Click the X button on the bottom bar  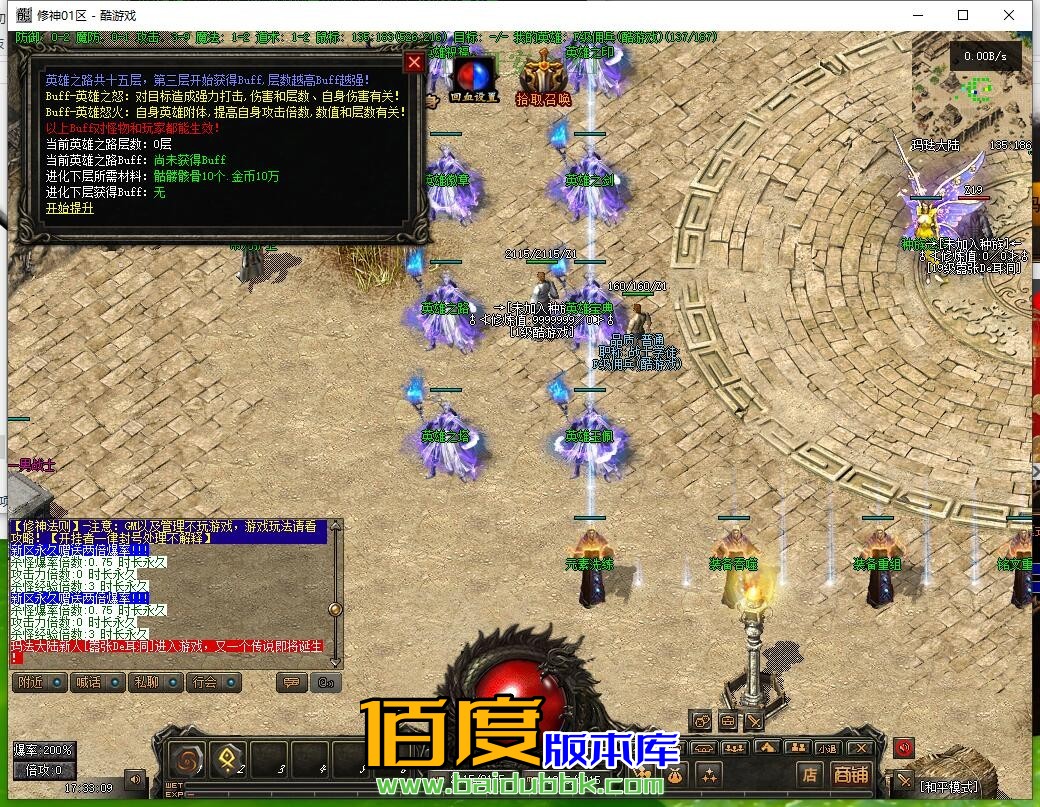859,747
